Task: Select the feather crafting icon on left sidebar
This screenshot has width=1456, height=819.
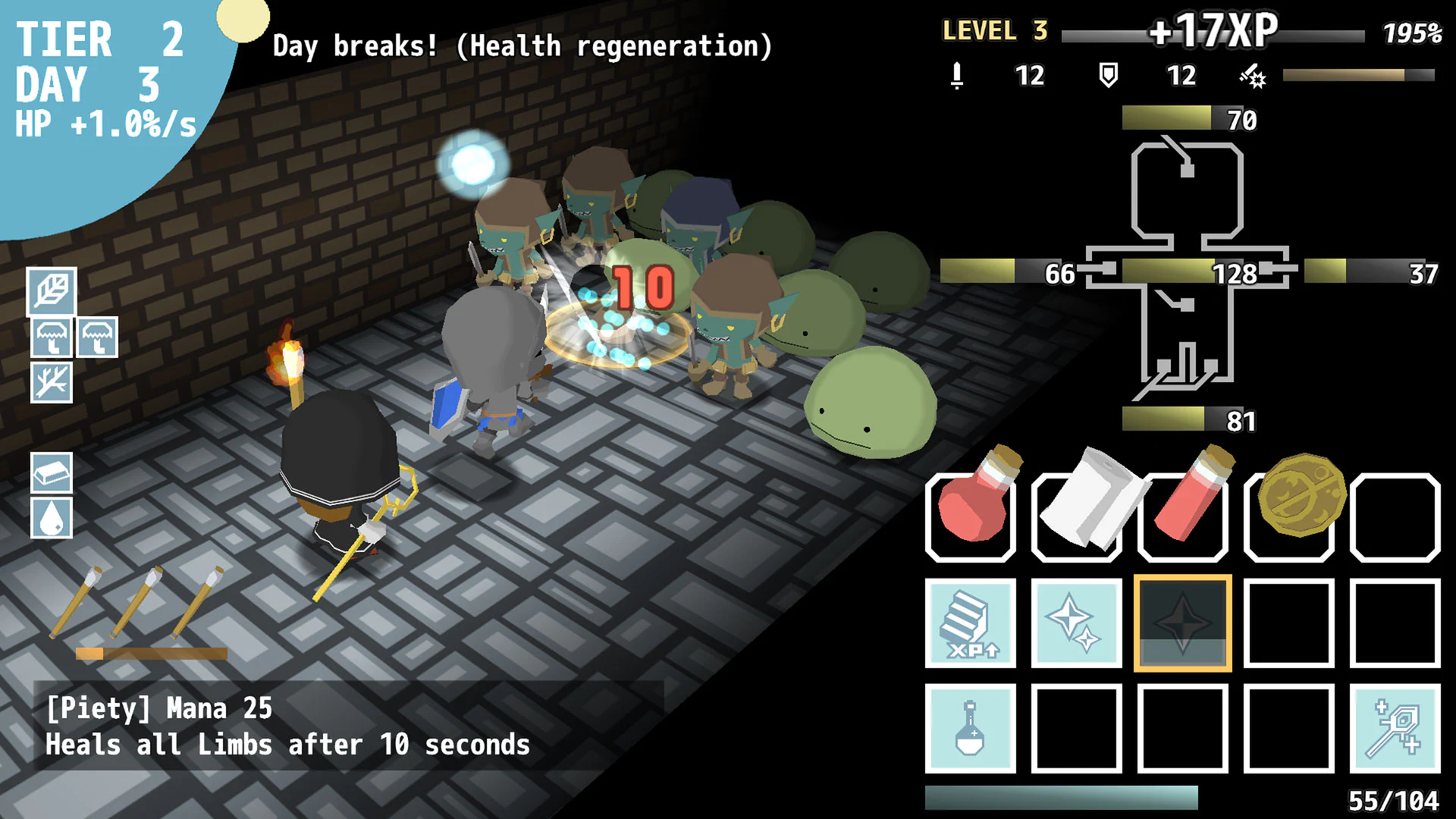Action: (x=52, y=293)
